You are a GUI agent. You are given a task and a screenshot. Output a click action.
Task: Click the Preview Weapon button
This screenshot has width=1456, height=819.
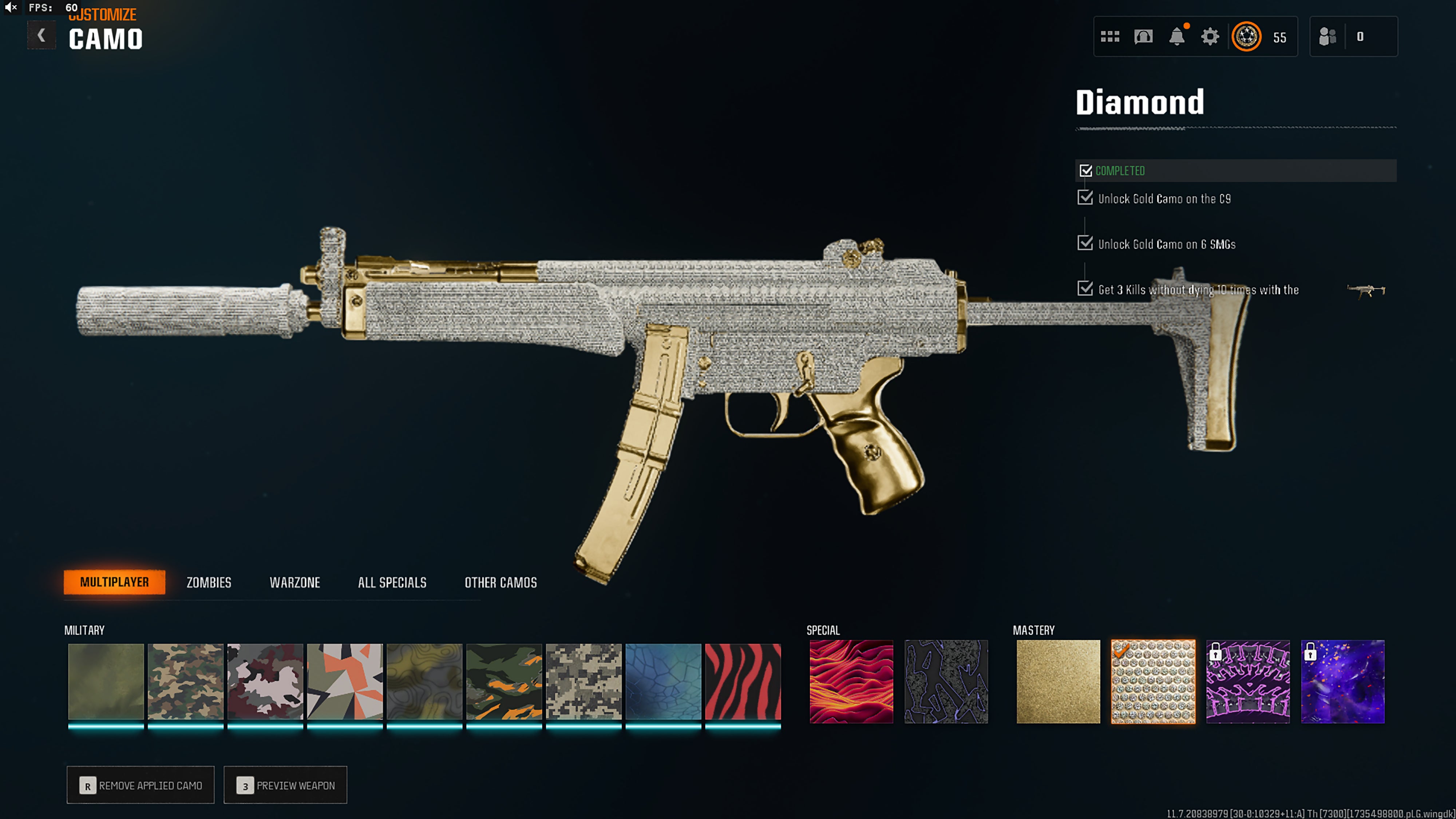coord(285,785)
